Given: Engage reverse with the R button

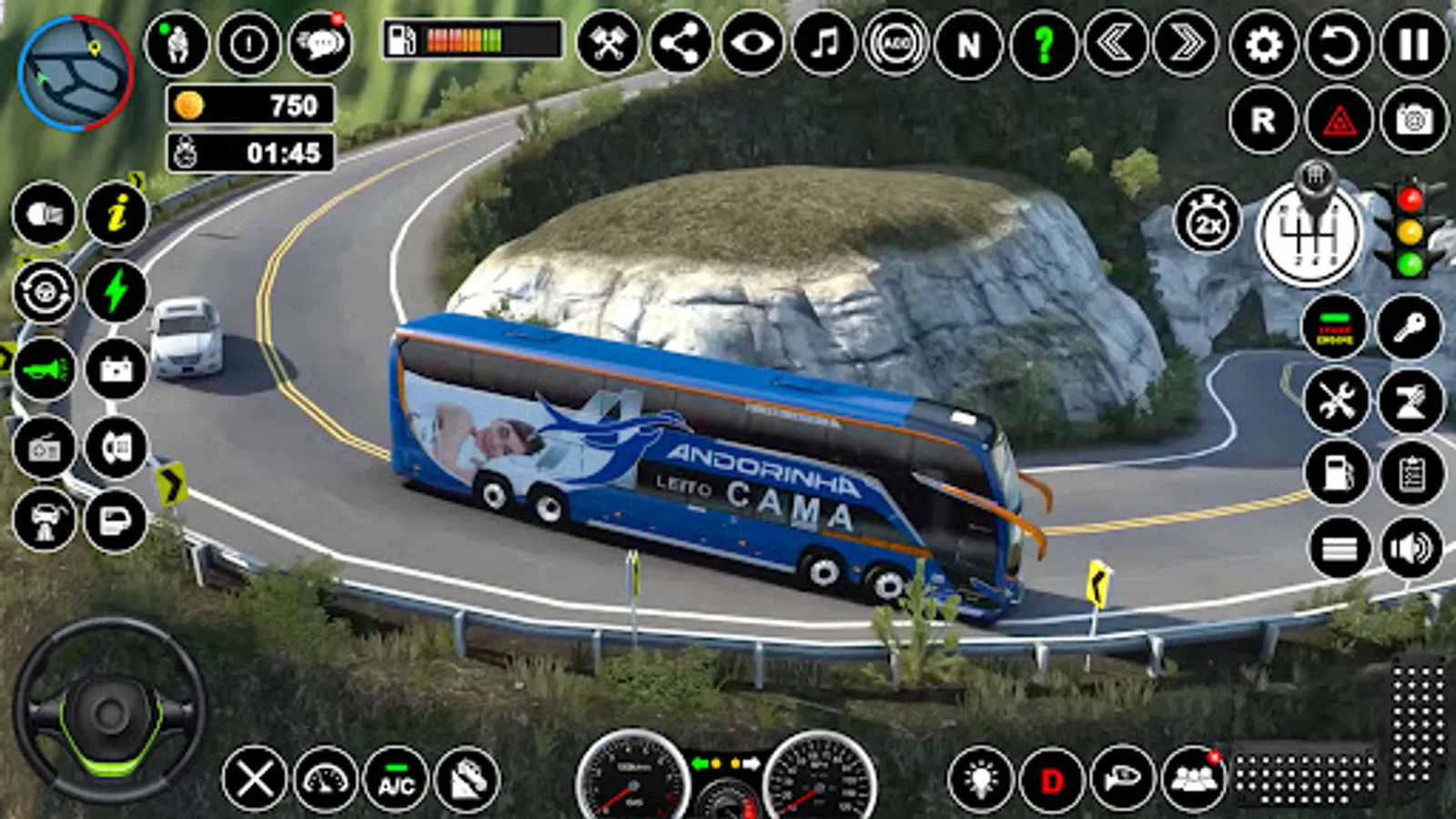Looking at the screenshot, I should (x=1263, y=120).
